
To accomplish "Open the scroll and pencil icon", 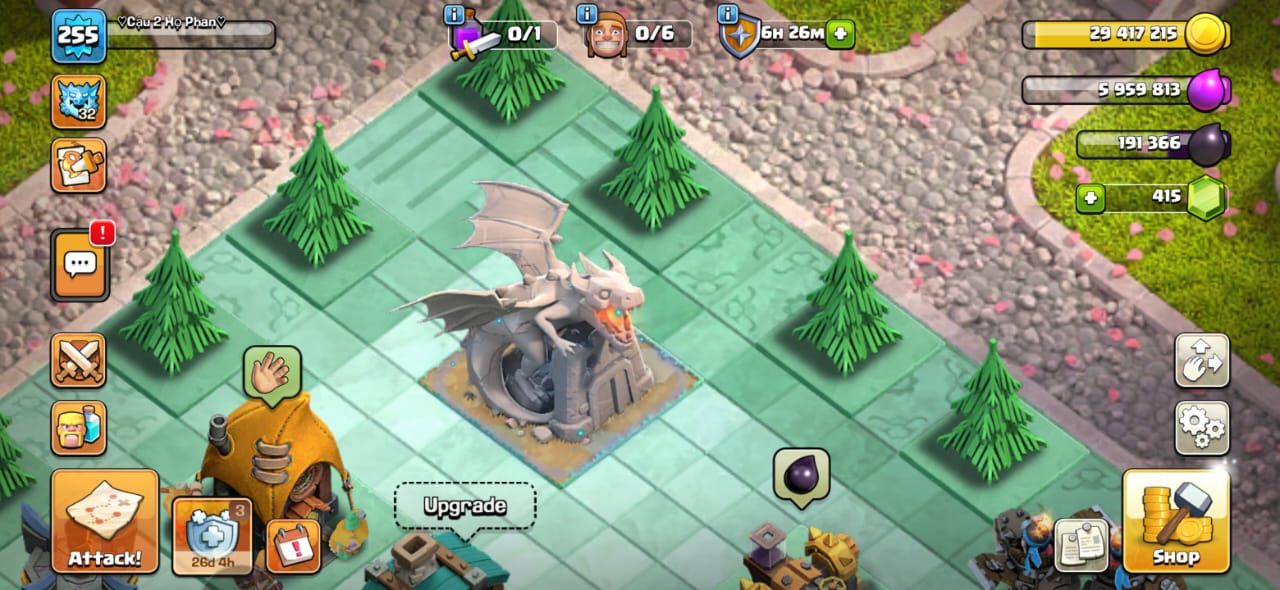I will click(x=78, y=165).
